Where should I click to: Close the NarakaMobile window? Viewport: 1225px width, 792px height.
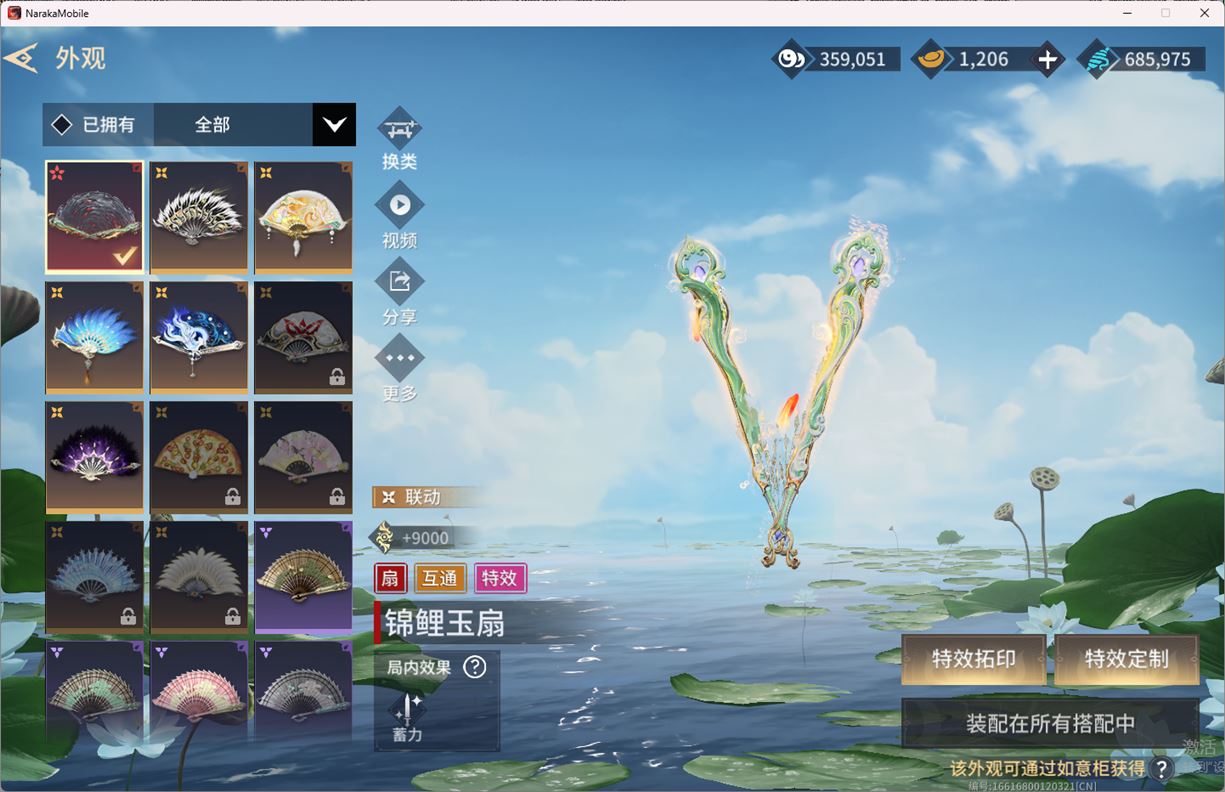(1204, 13)
